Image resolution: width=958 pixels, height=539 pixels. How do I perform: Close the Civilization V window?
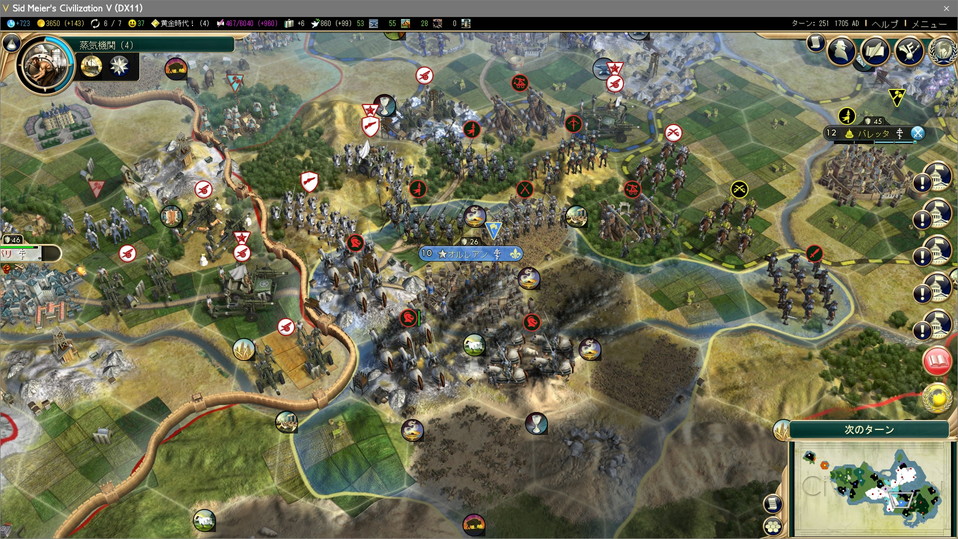[946, 7]
